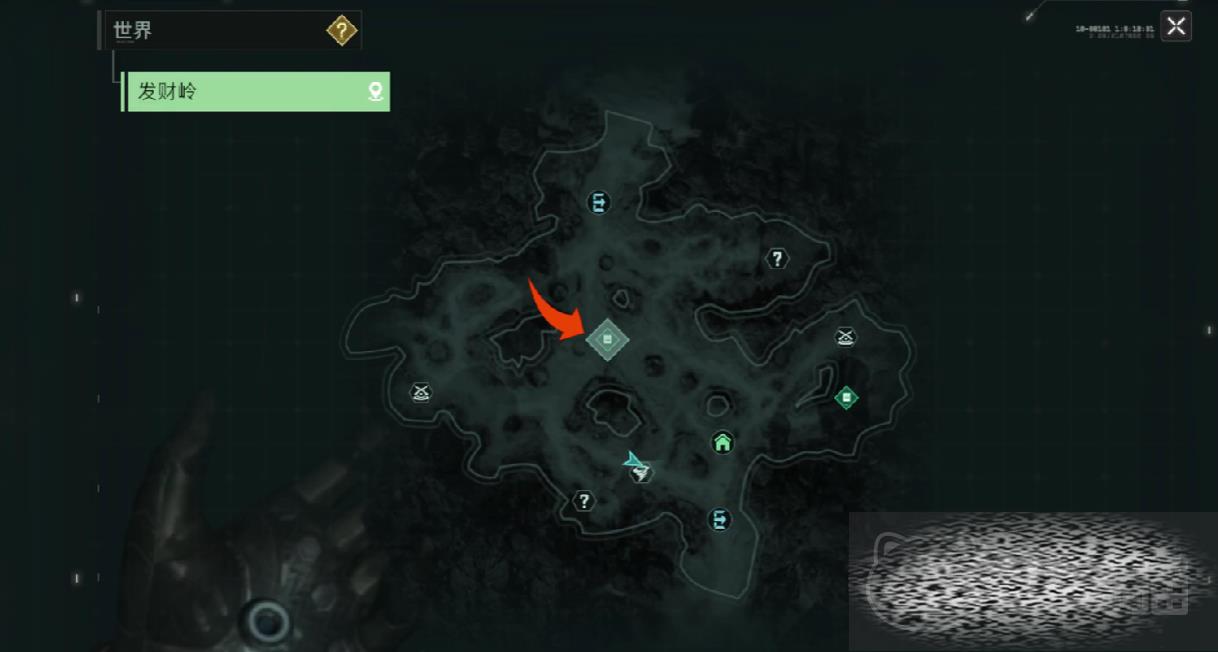Click the highlighted diamond marker the red arrow points to

pyautogui.click(x=607, y=341)
